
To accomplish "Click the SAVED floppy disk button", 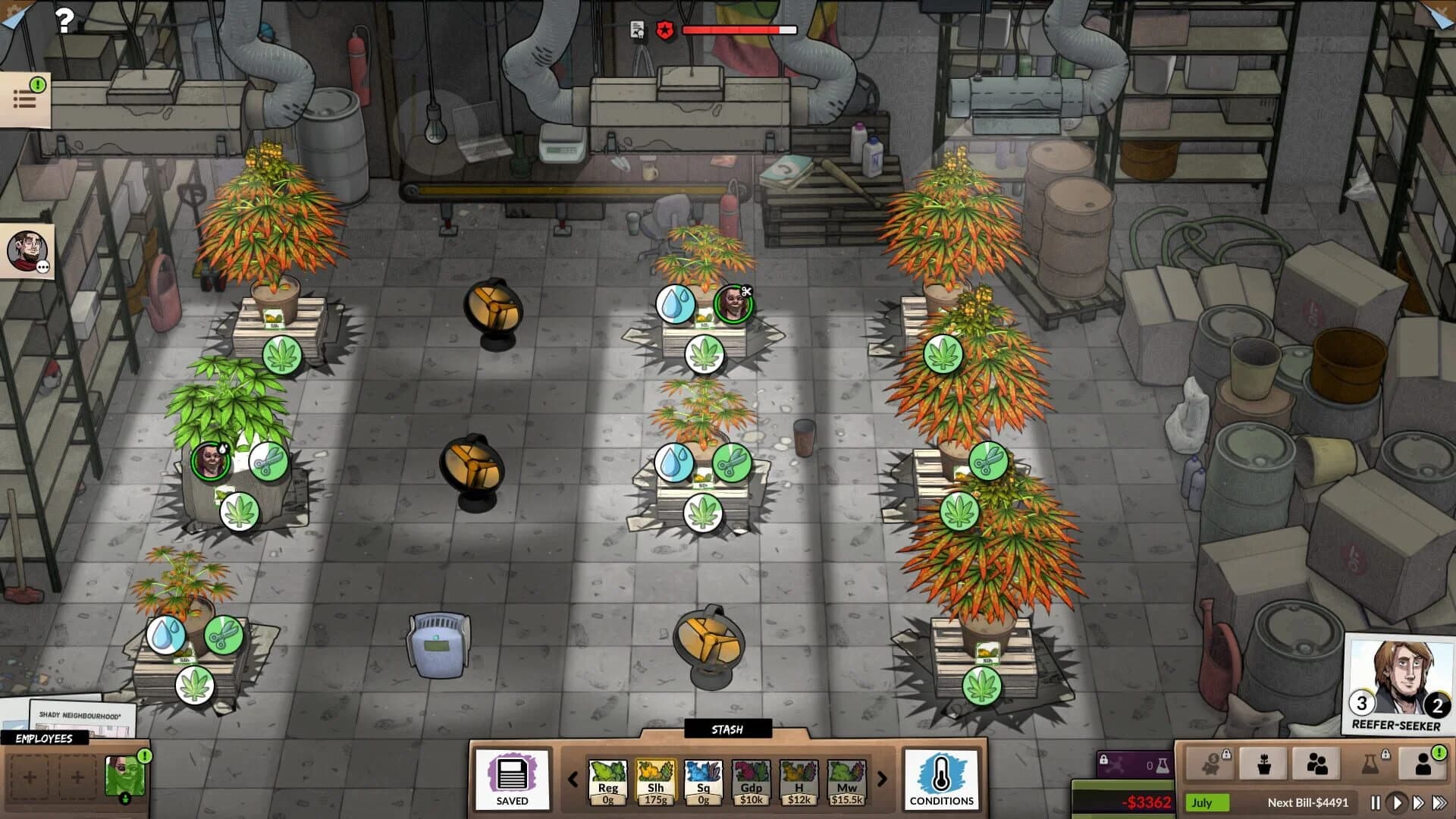I will click(x=513, y=780).
